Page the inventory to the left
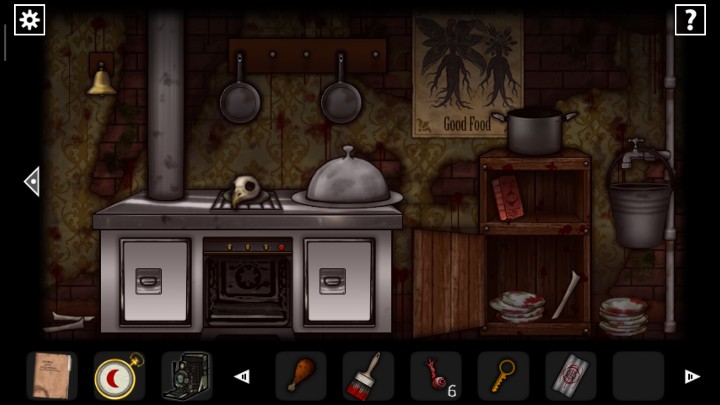 pos(241,377)
